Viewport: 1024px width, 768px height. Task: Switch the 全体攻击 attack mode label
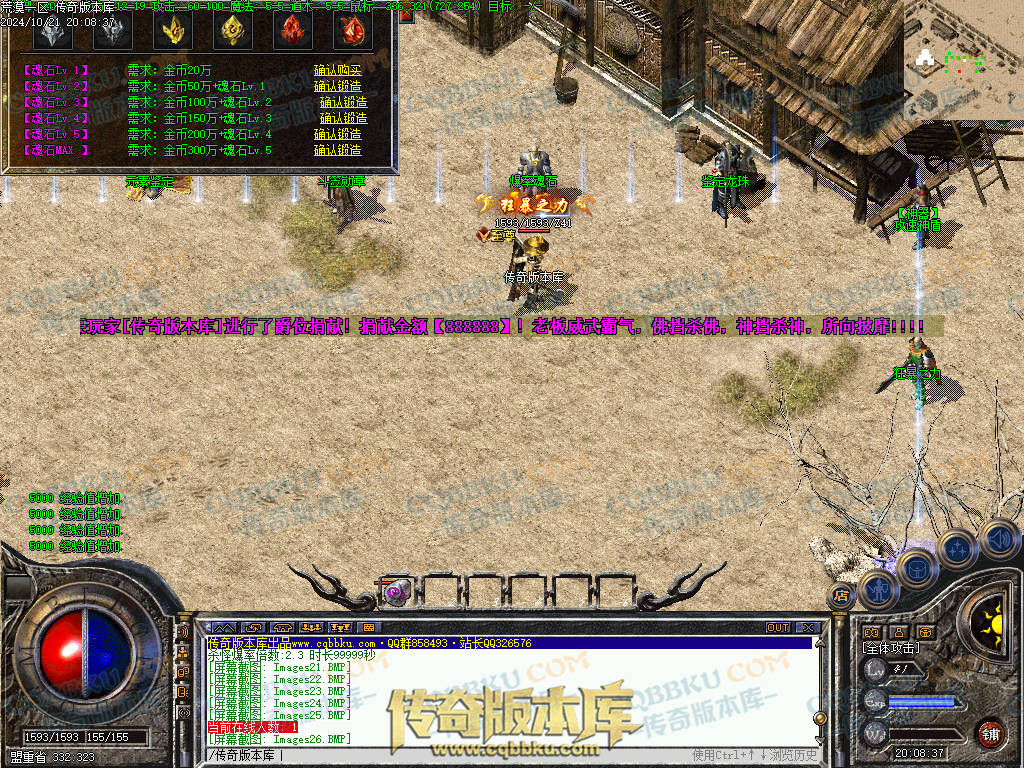pos(891,648)
